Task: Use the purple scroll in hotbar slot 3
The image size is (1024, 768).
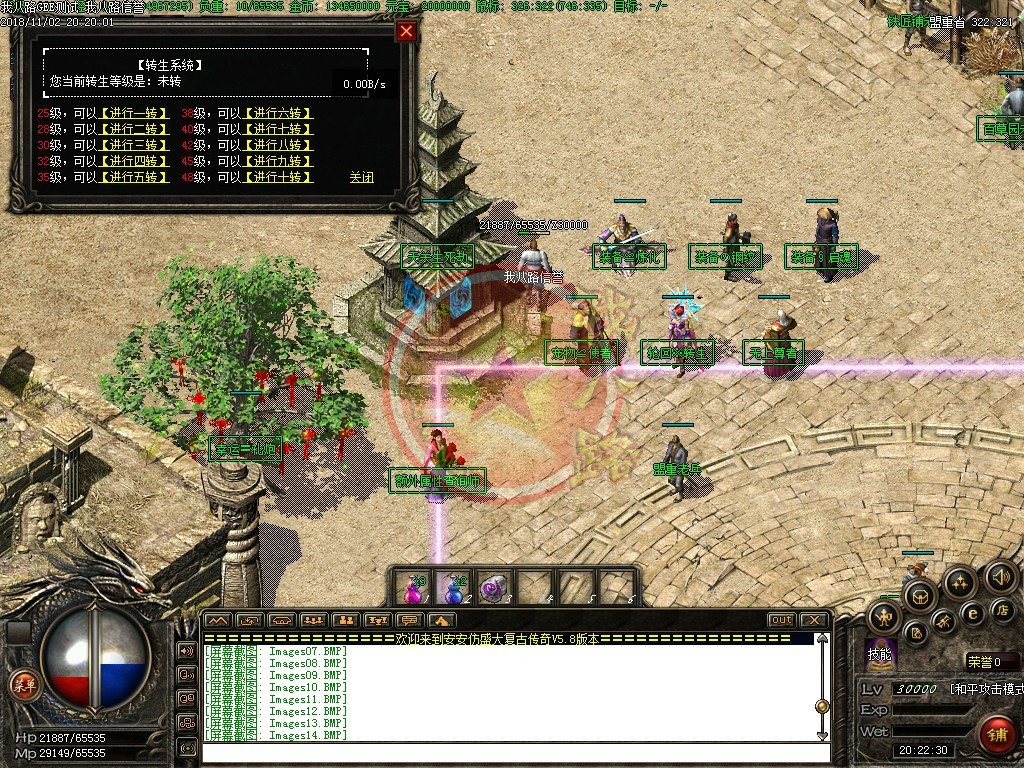Action: click(x=494, y=587)
